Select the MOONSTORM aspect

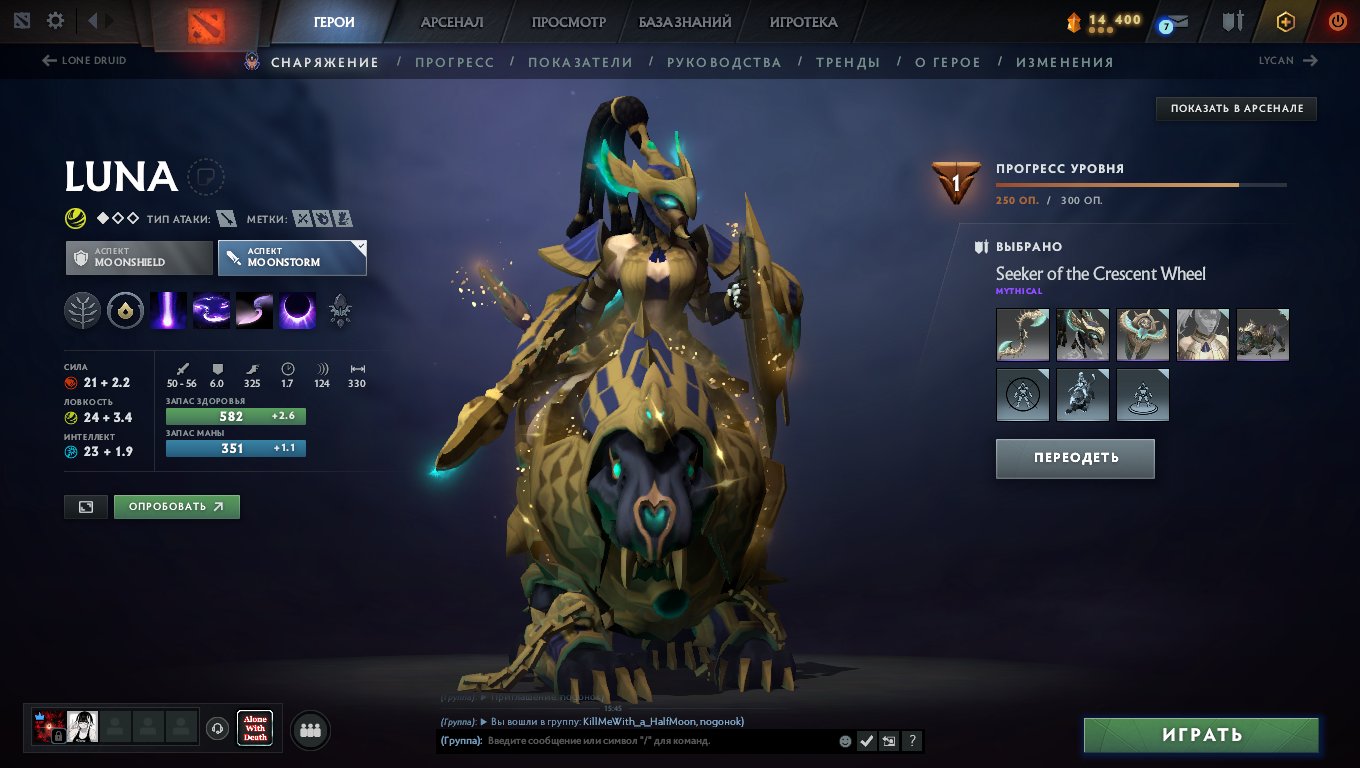pyautogui.click(x=292, y=257)
